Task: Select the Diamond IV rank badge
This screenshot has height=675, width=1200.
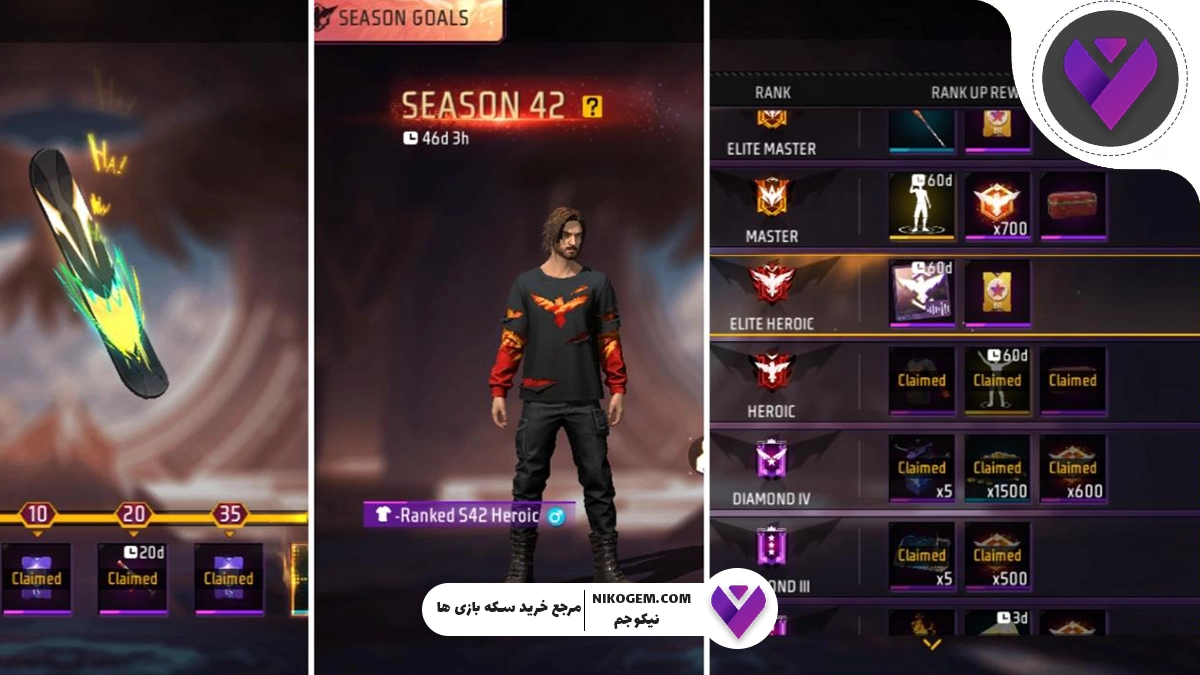Action: point(771,460)
